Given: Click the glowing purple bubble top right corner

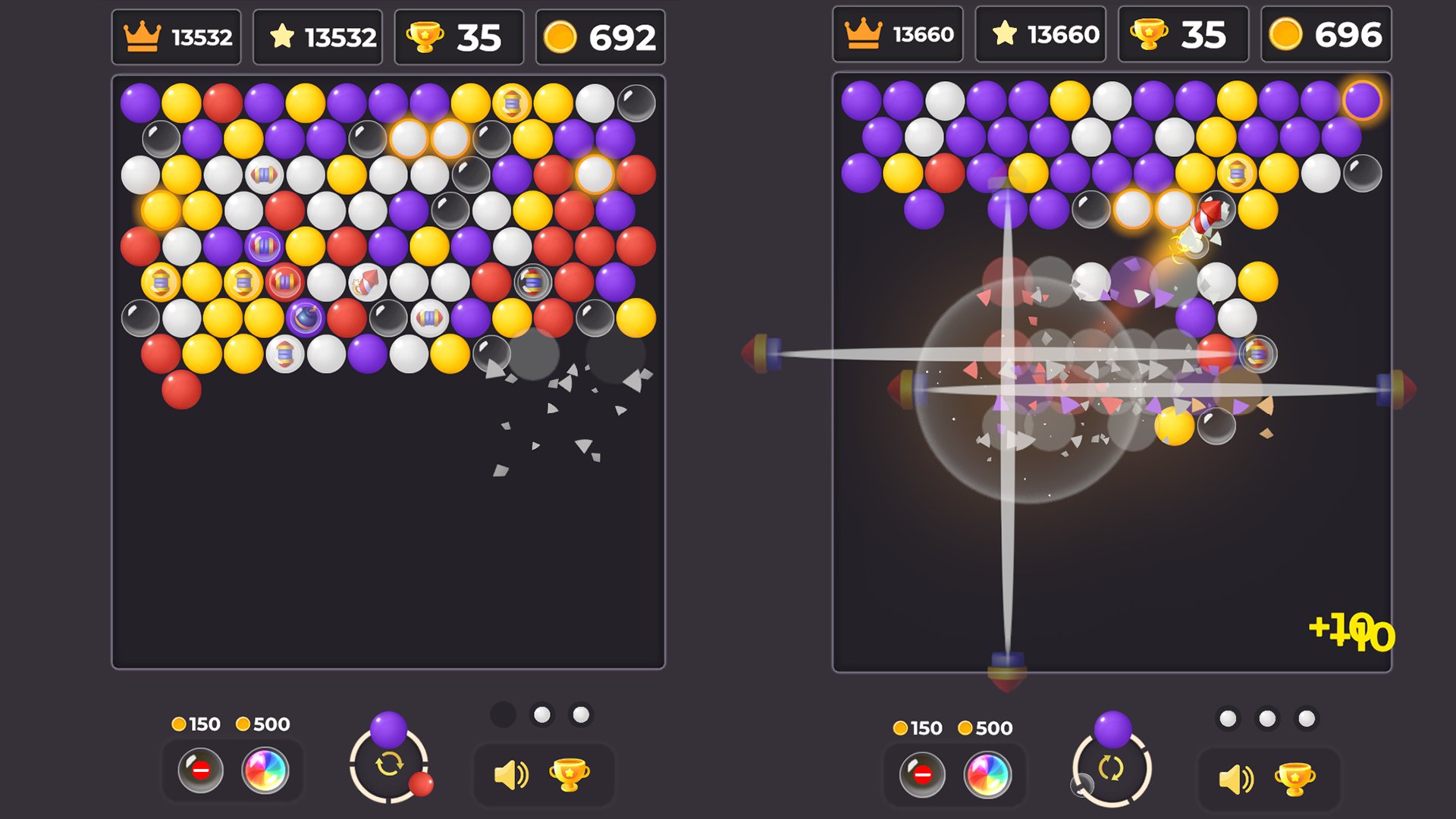Looking at the screenshot, I should click(1363, 99).
